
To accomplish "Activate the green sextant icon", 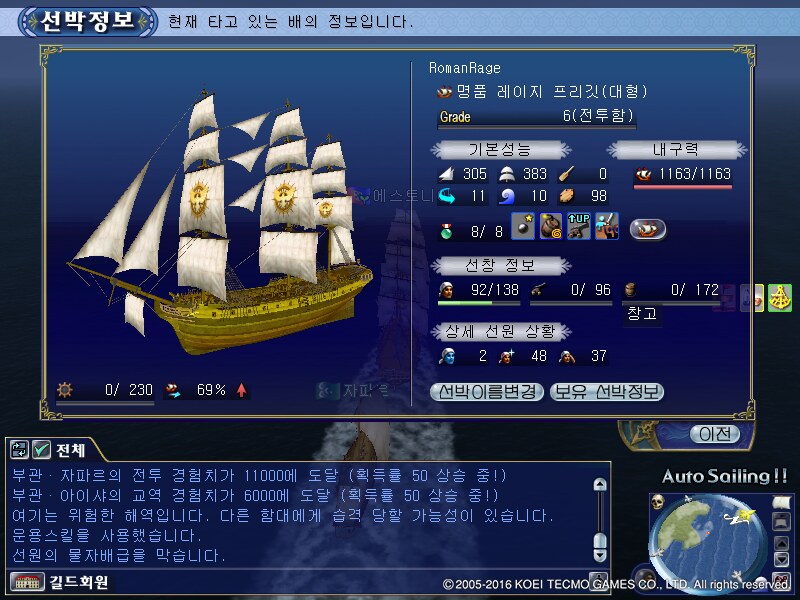I will tap(780, 298).
